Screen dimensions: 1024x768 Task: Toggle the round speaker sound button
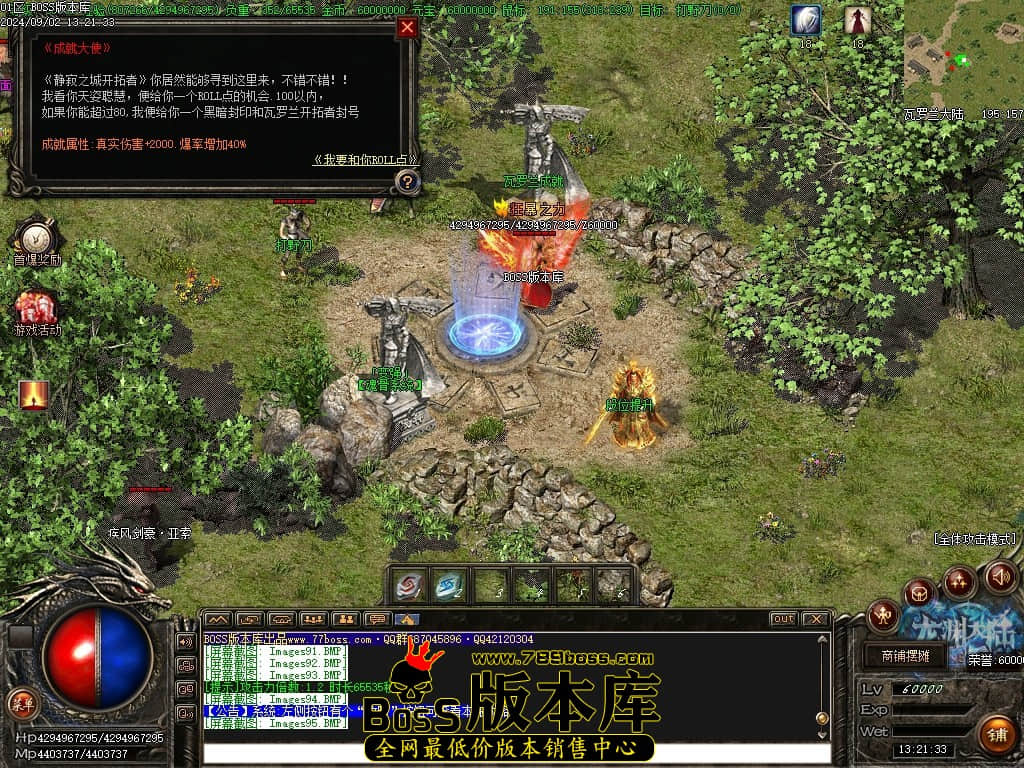pos(1001,577)
